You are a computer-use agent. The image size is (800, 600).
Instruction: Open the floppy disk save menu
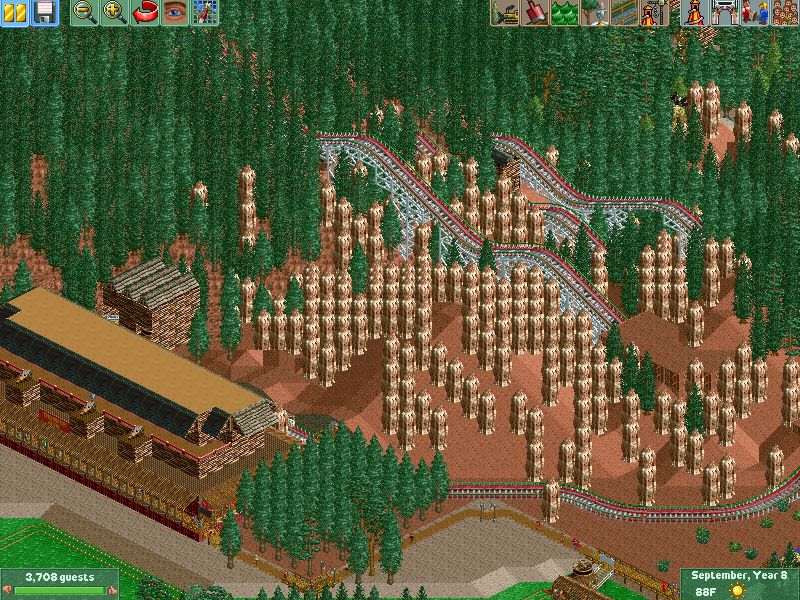(x=45, y=12)
